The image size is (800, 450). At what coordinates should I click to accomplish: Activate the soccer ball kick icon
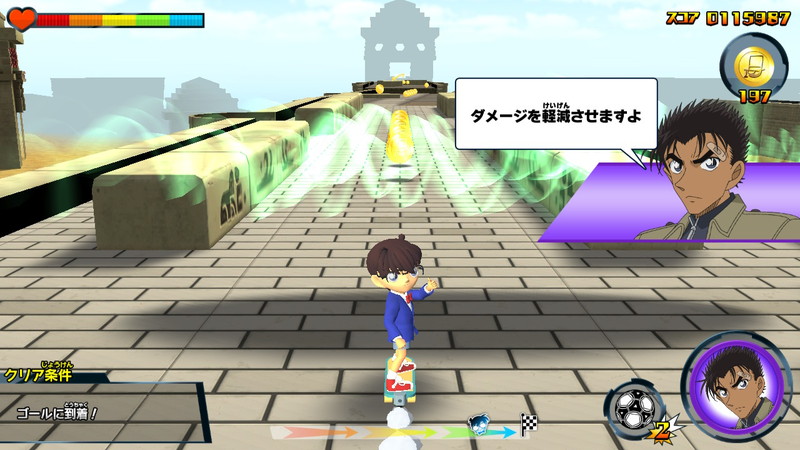(x=632, y=409)
